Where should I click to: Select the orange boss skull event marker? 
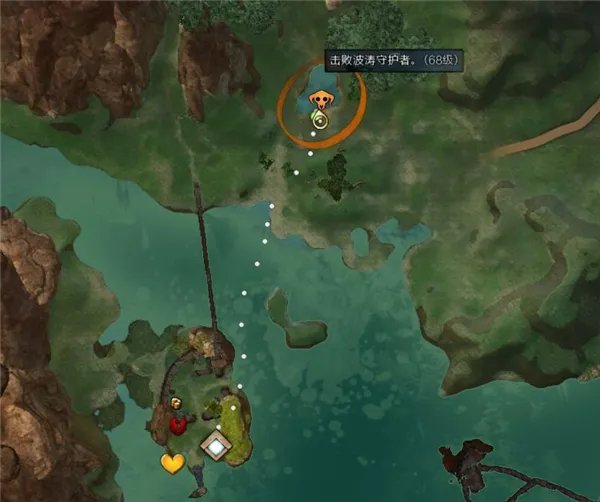[320, 100]
